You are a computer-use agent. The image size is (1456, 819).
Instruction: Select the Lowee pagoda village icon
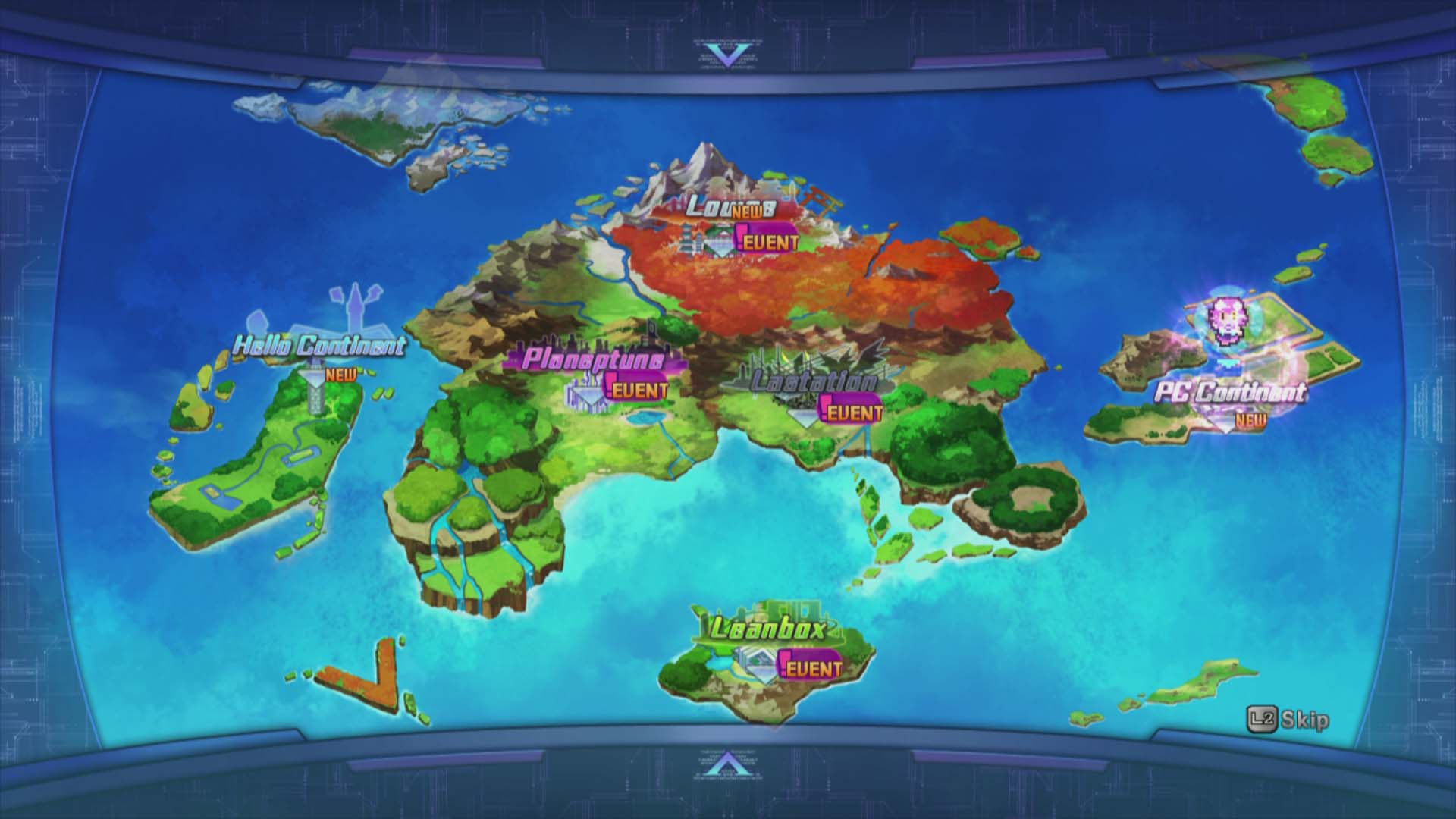click(687, 239)
